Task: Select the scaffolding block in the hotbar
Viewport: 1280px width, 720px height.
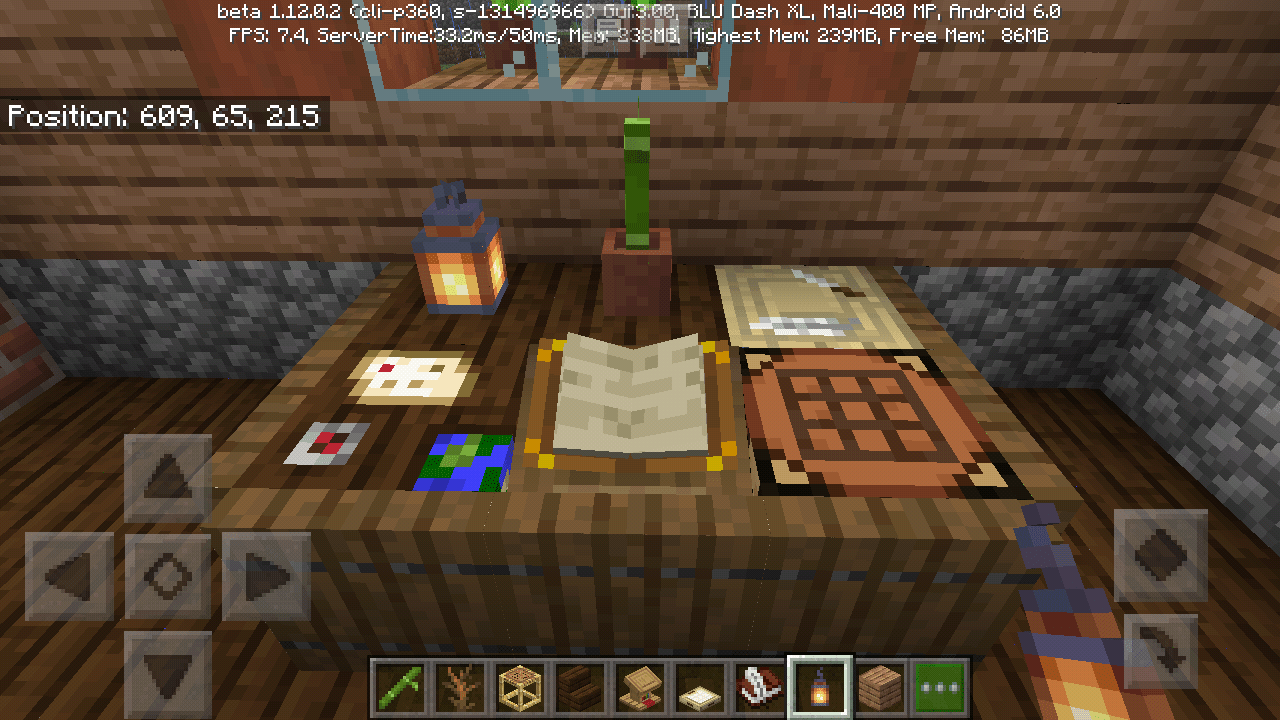Action: (x=520, y=686)
